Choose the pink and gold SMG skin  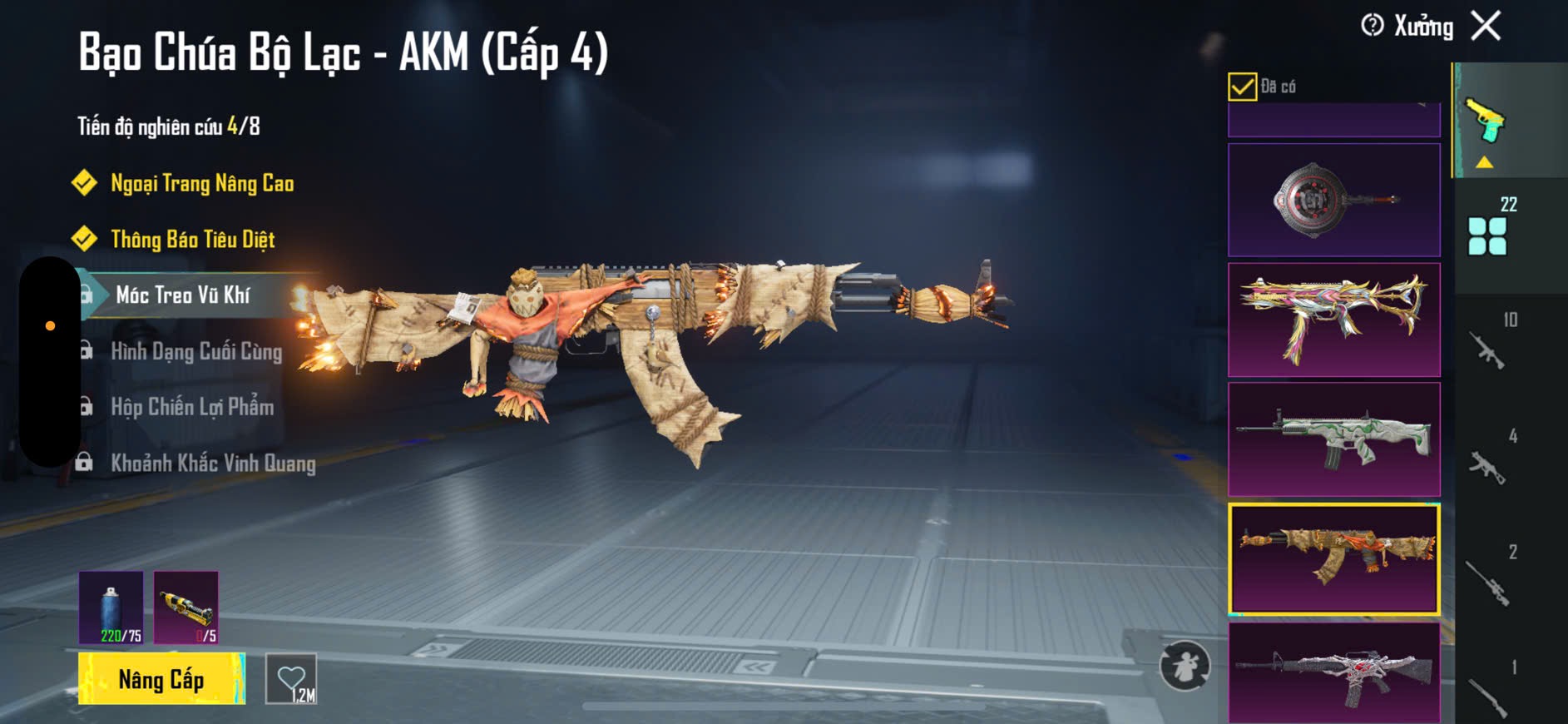coord(1333,320)
